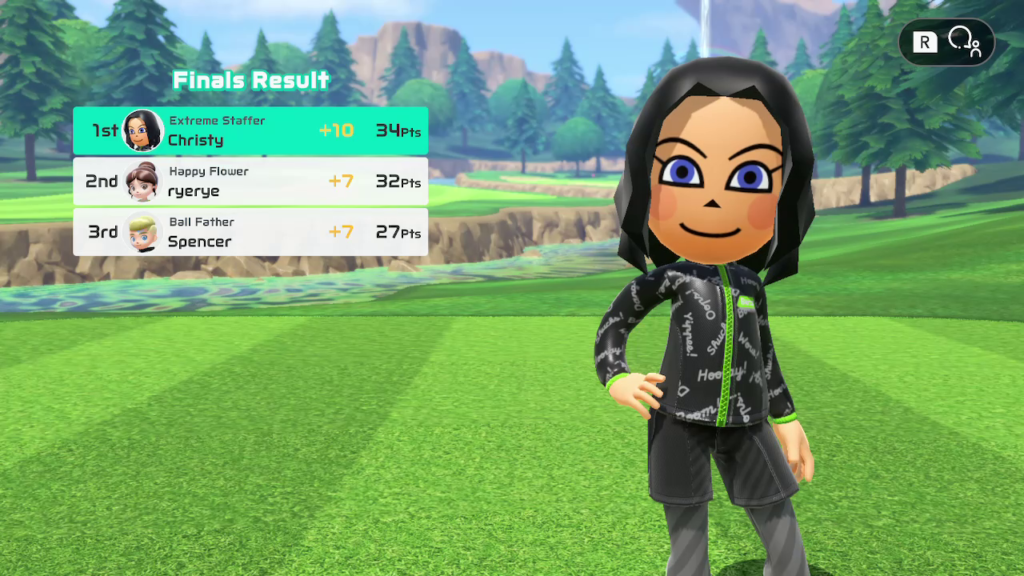Click Spencer's blond avatar portrait
The height and width of the screenshot is (576, 1024).
coord(143,232)
